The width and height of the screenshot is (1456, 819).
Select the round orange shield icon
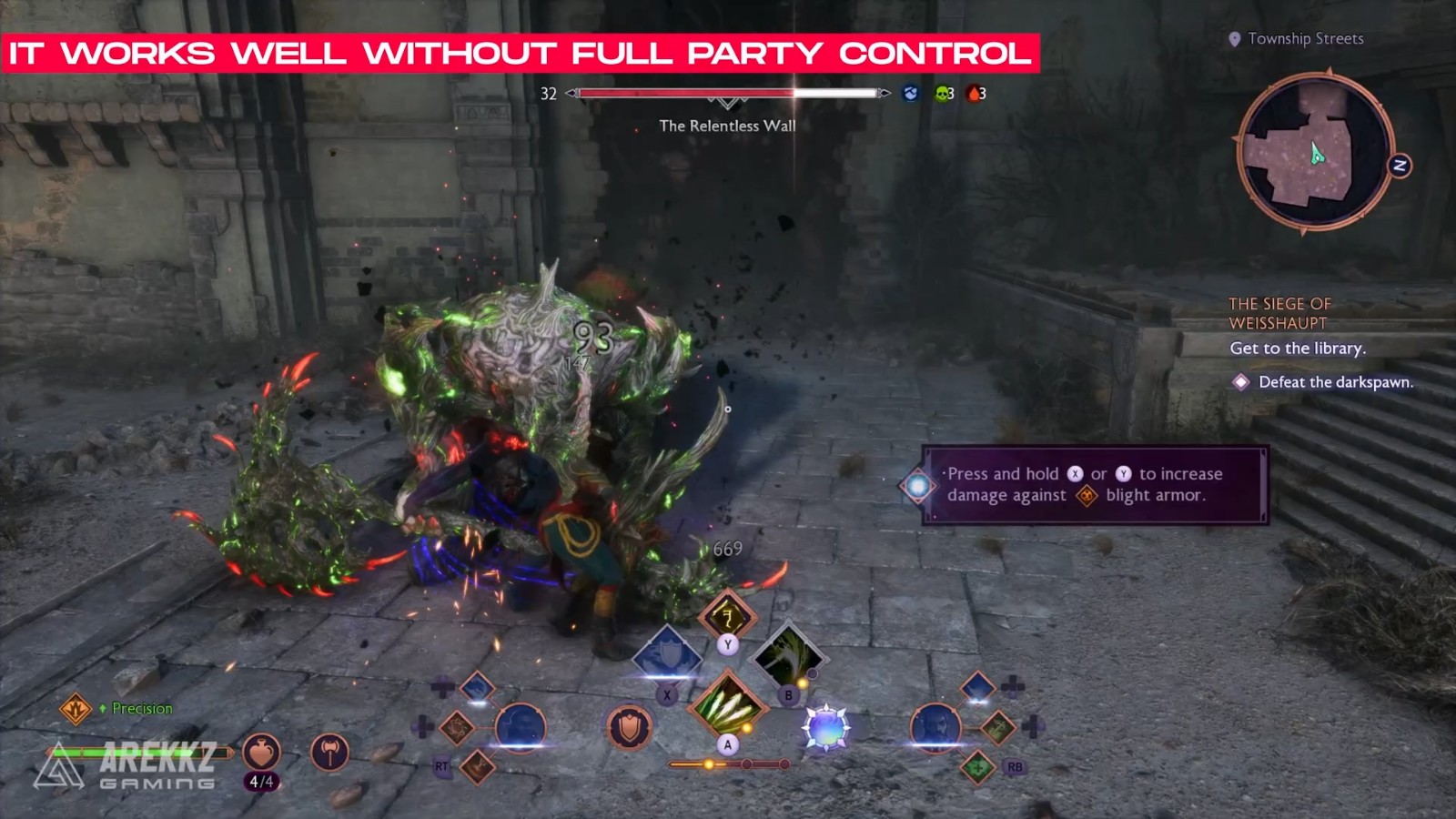pos(629,728)
